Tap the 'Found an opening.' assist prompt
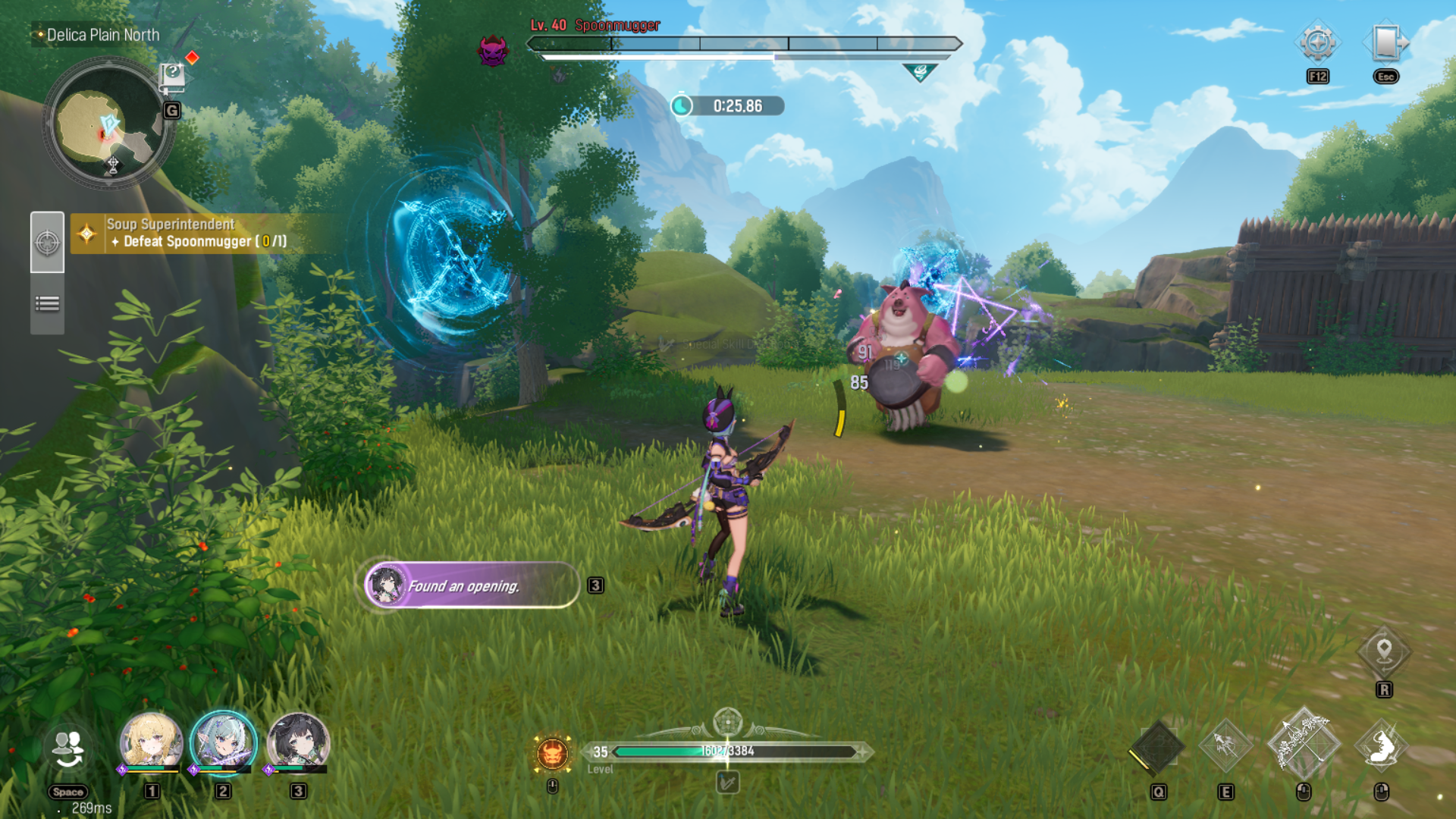This screenshot has height=819, width=1456. (472, 585)
